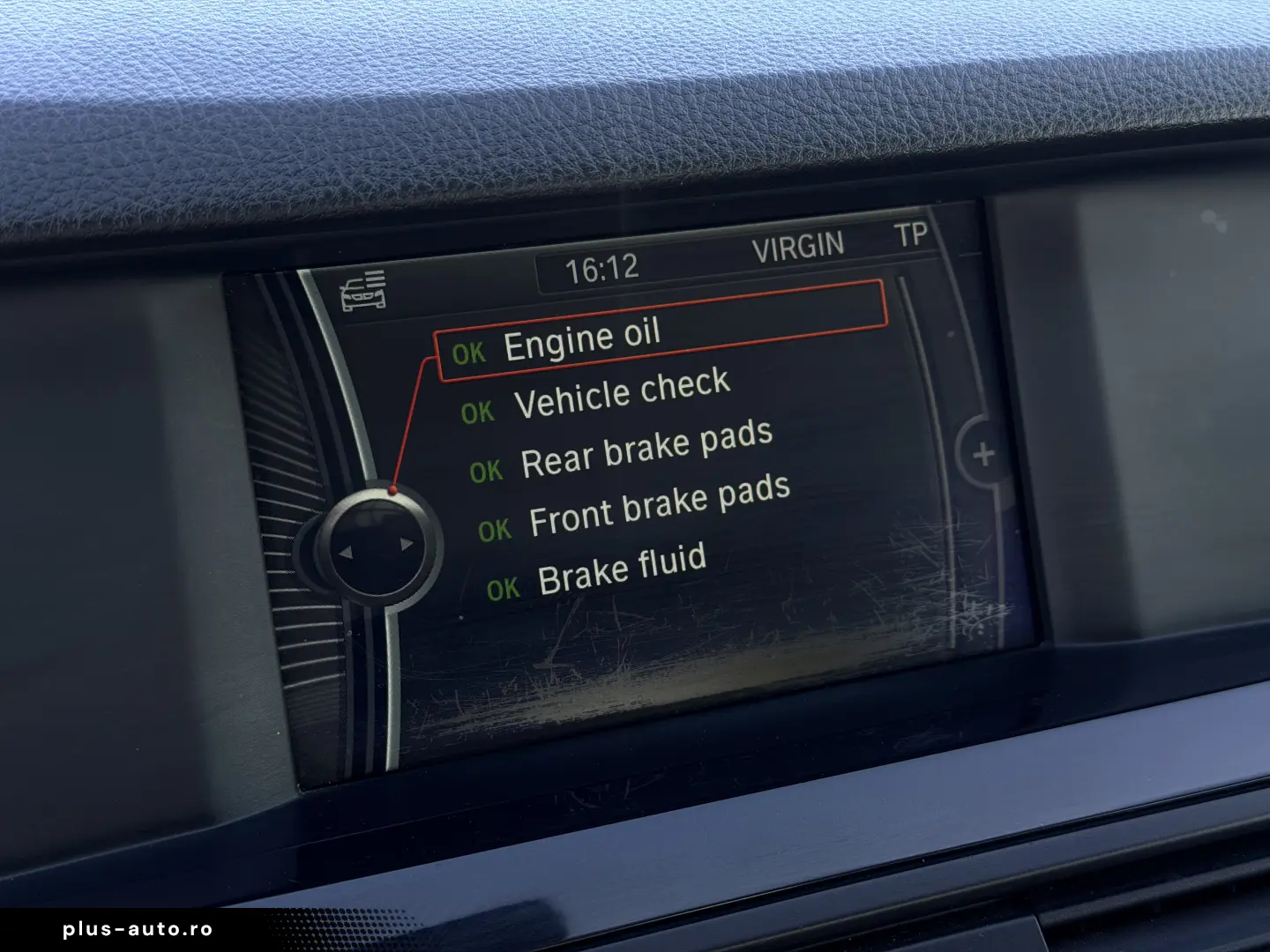Select the VIRGIN radio station label
The height and width of the screenshot is (952, 1270).
click(x=798, y=245)
